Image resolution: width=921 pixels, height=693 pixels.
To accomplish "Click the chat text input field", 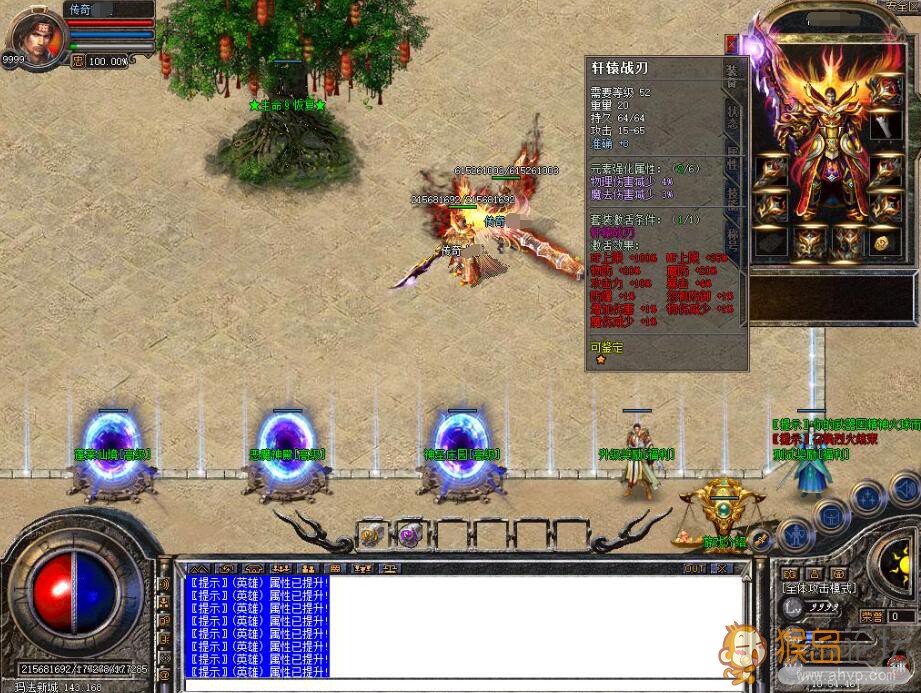I will tap(460, 685).
